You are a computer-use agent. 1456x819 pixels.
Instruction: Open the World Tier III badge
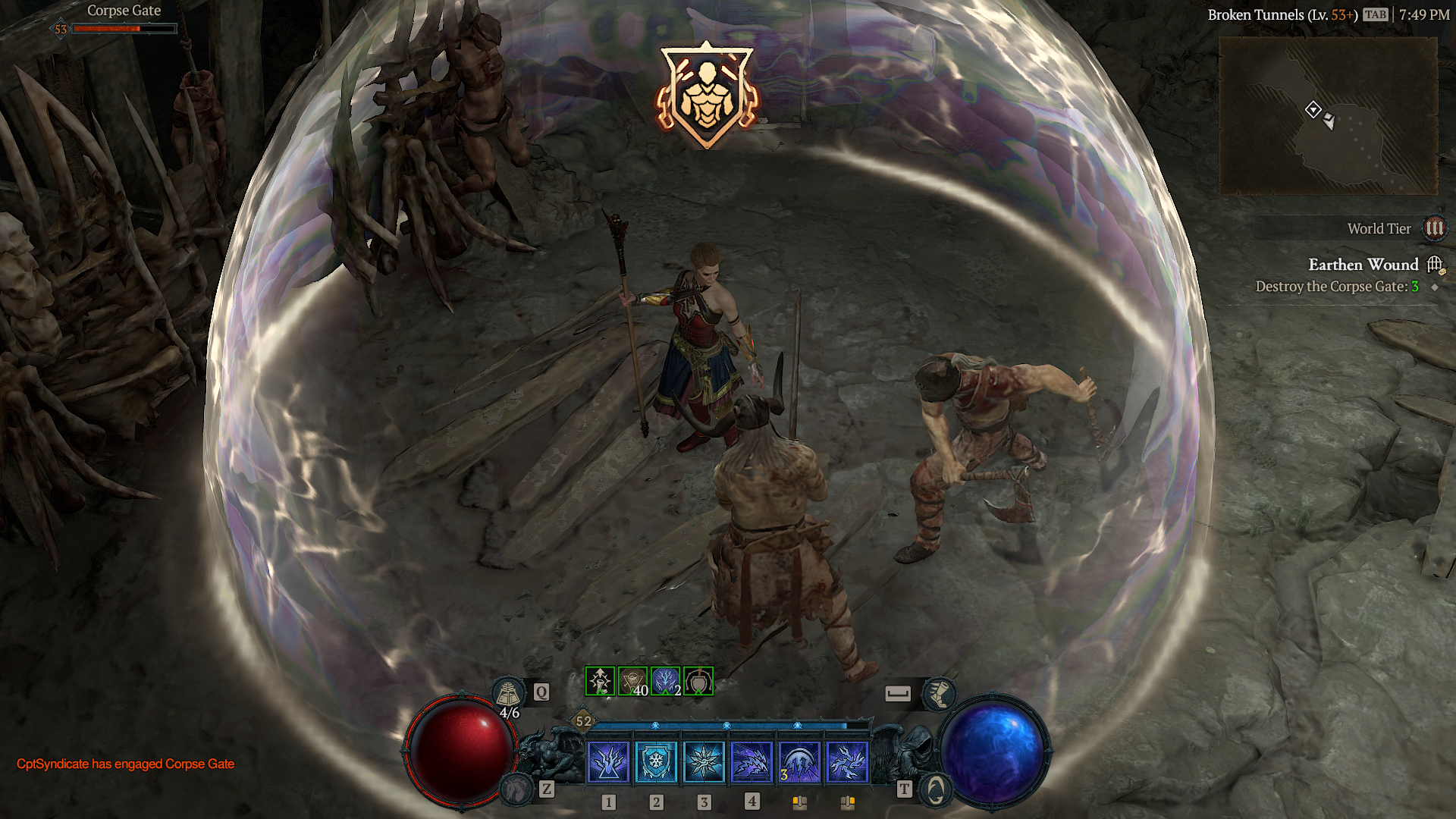coord(1434,228)
